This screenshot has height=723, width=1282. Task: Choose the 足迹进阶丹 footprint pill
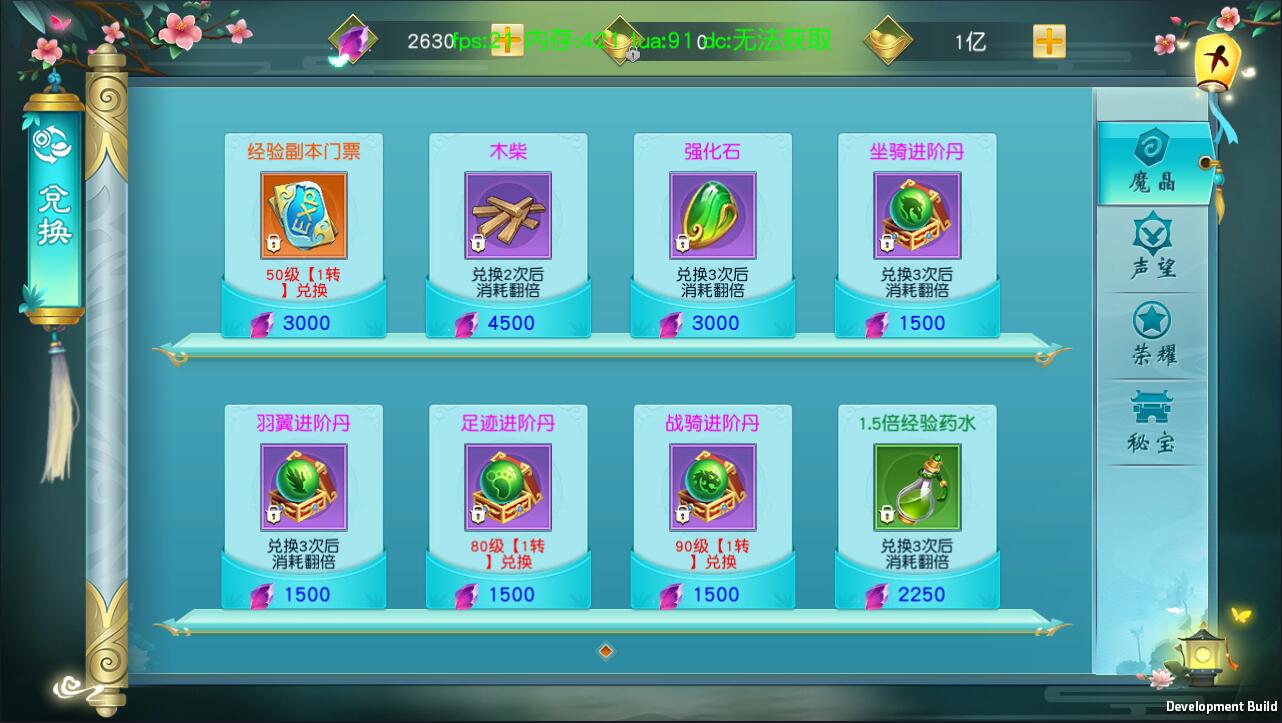coord(508,487)
